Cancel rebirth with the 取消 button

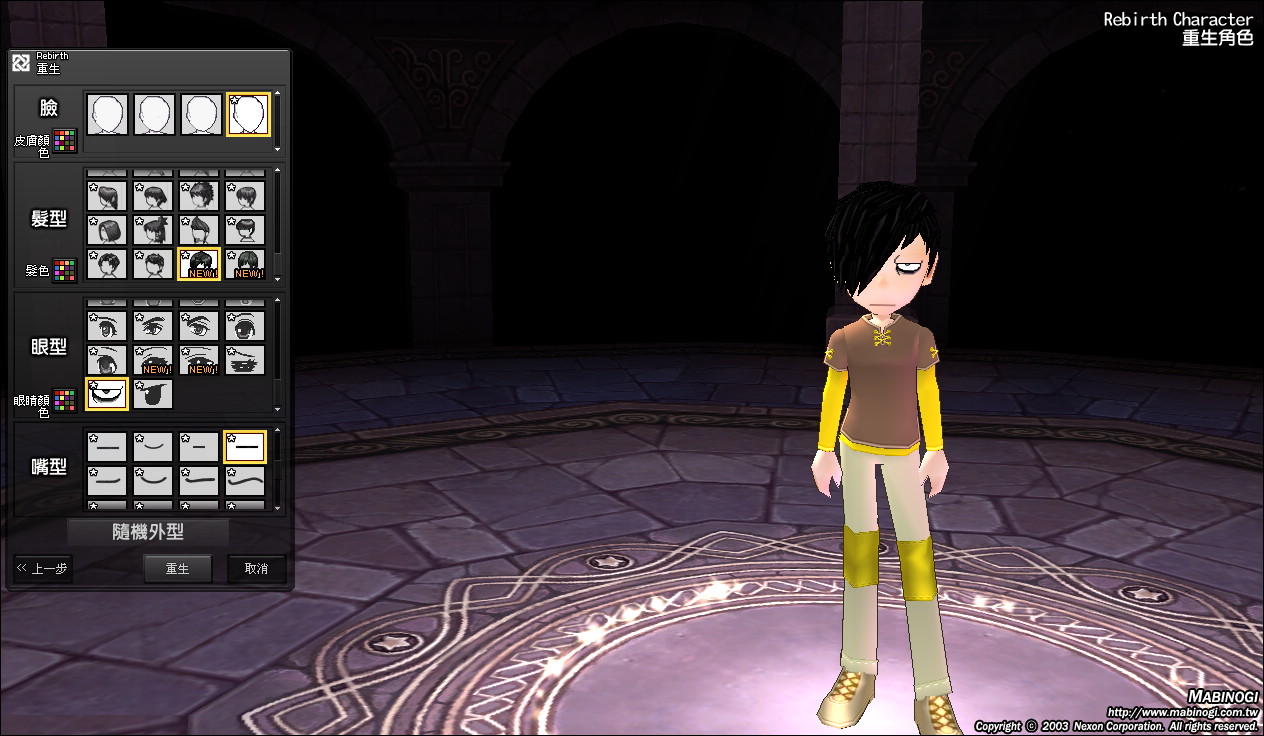pyautogui.click(x=256, y=569)
